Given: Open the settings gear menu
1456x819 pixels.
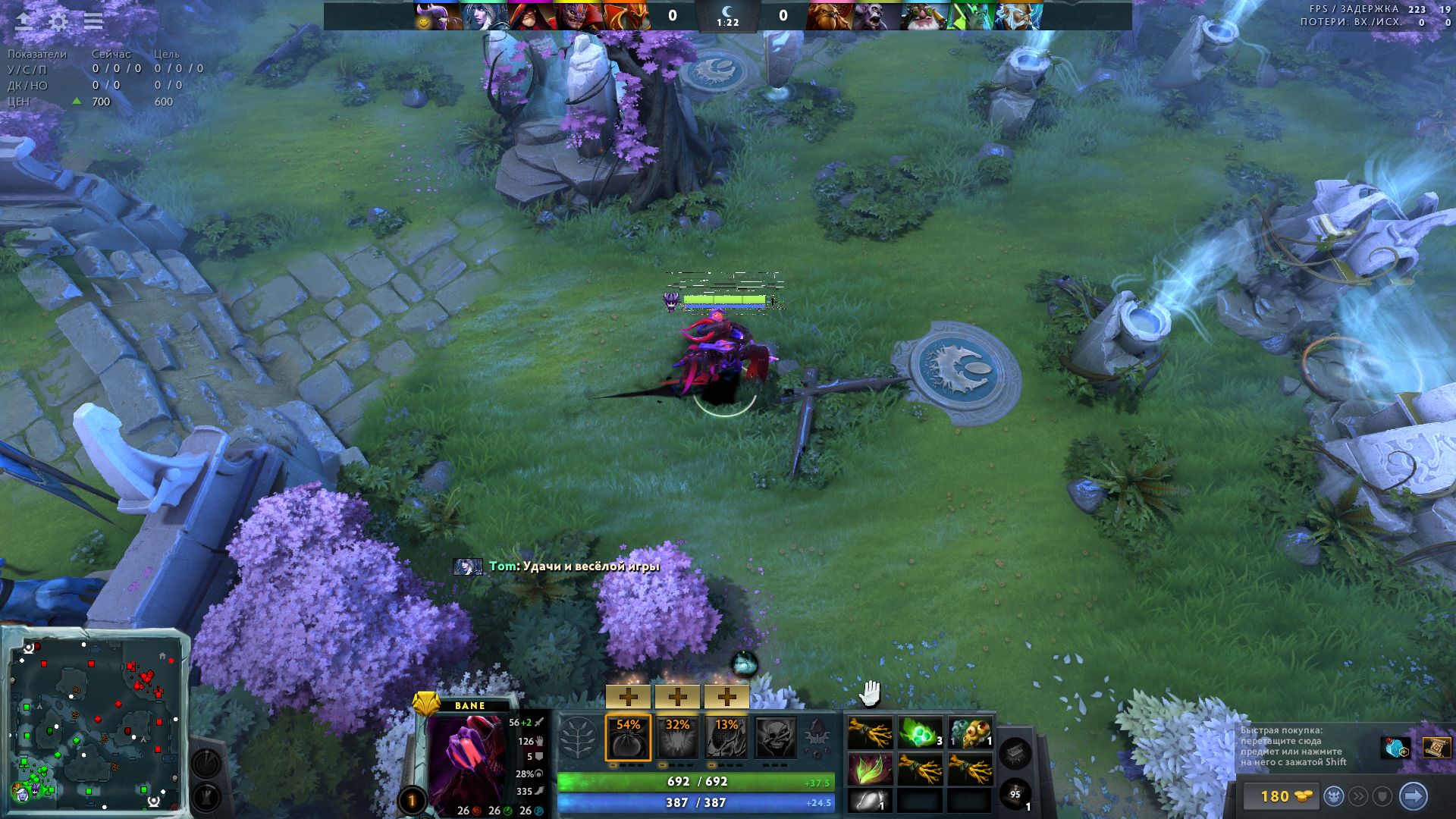Looking at the screenshot, I should (58, 20).
